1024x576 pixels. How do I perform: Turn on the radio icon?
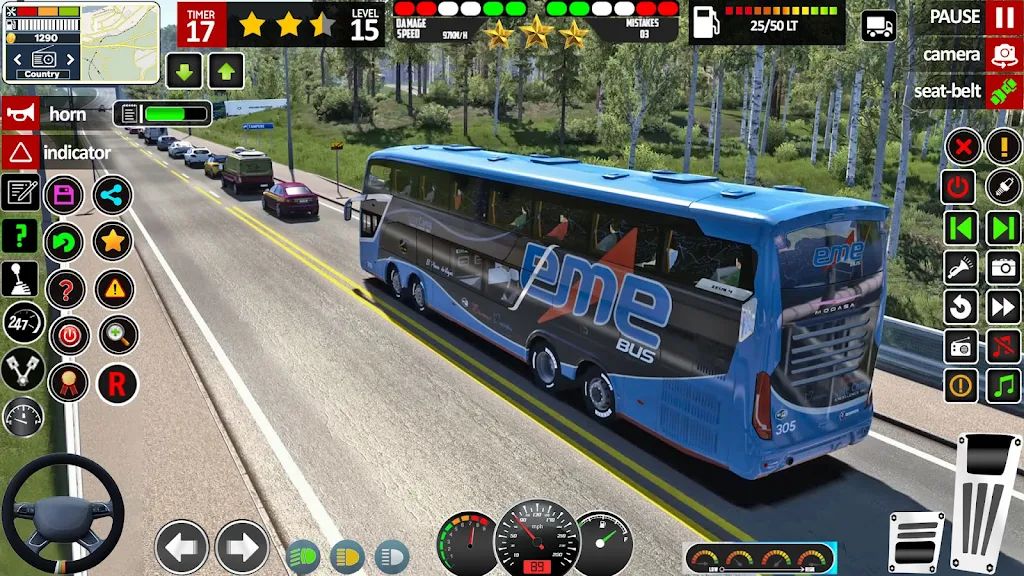point(961,346)
